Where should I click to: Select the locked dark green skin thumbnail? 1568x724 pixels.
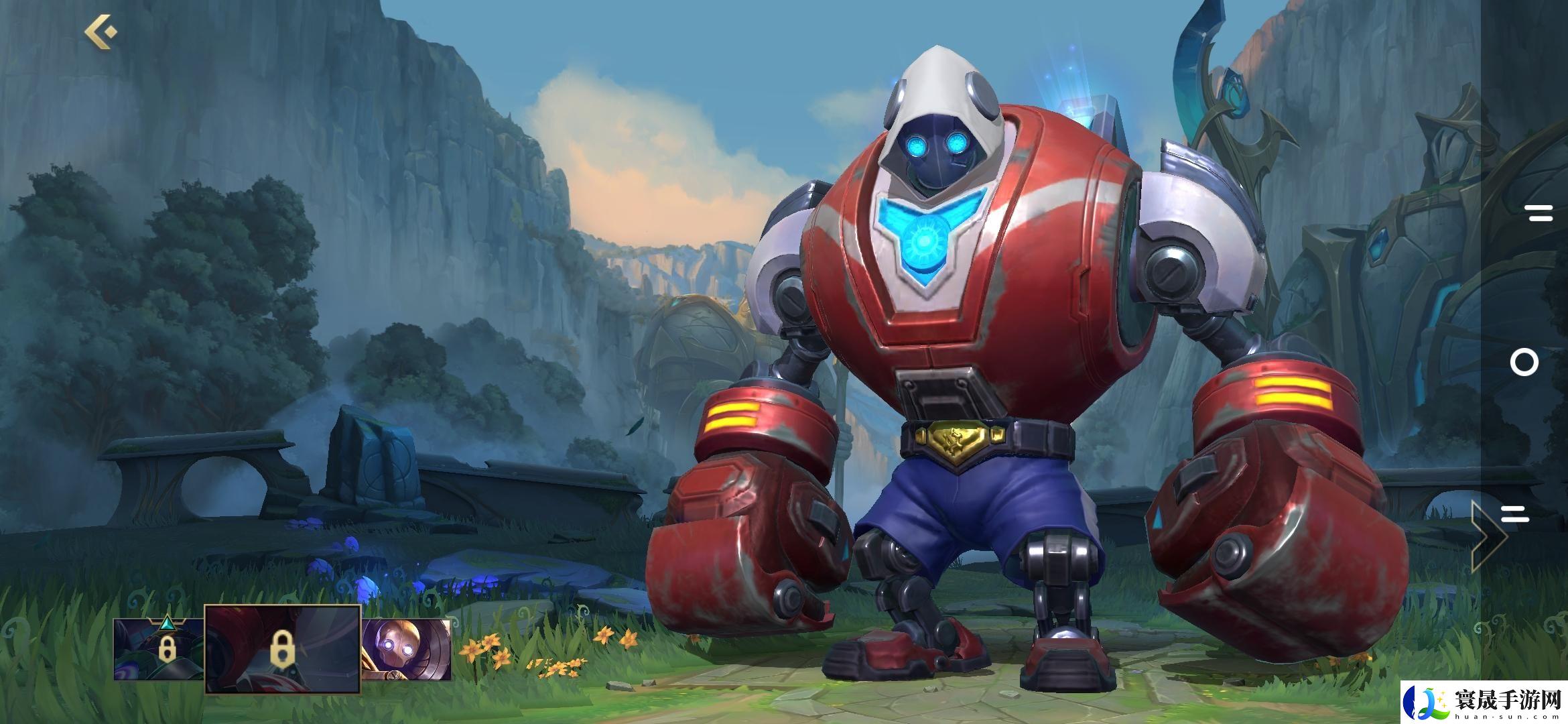coord(159,648)
